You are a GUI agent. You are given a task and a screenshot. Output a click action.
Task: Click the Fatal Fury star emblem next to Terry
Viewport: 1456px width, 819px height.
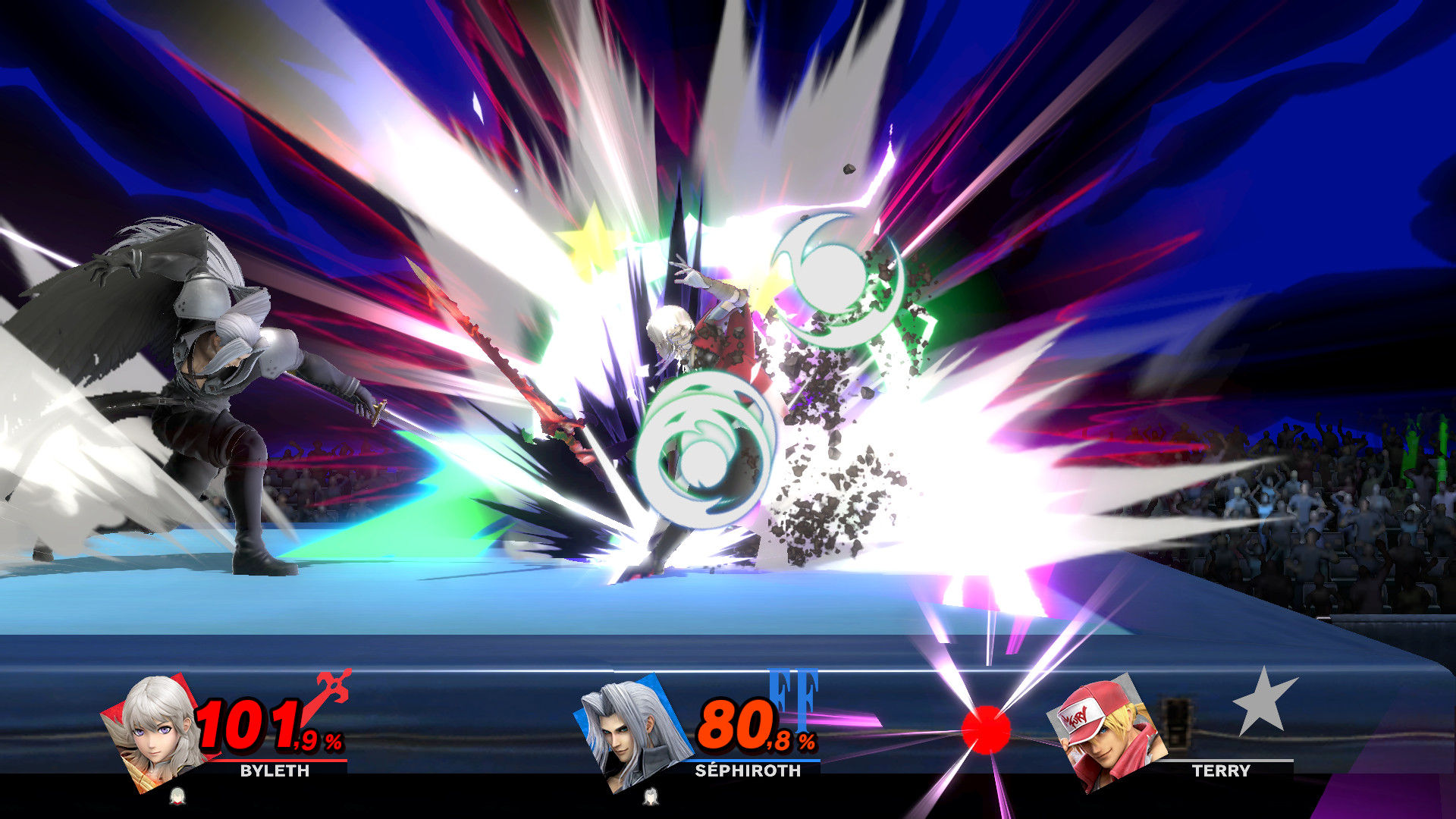point(1263,703)
